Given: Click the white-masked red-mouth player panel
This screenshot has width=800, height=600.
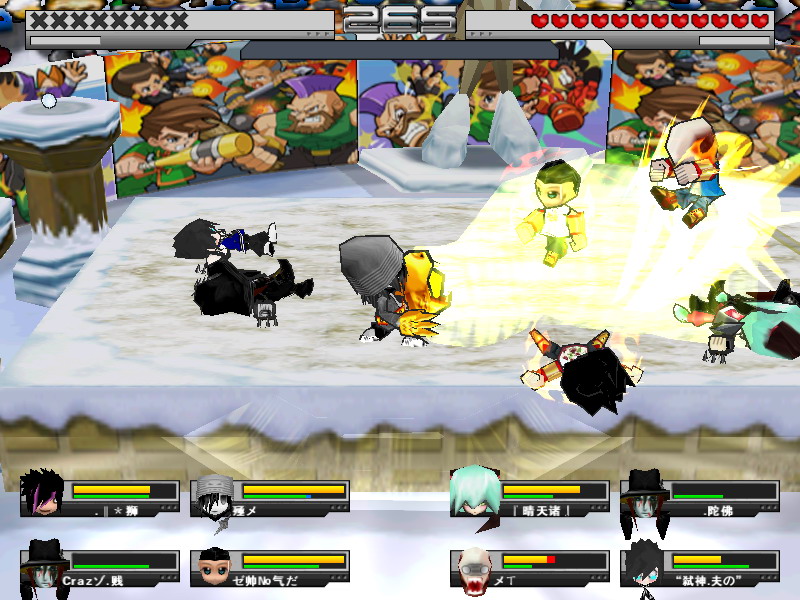Looking at the screenshot, I should pyautogui.click(x=530, y=567).
